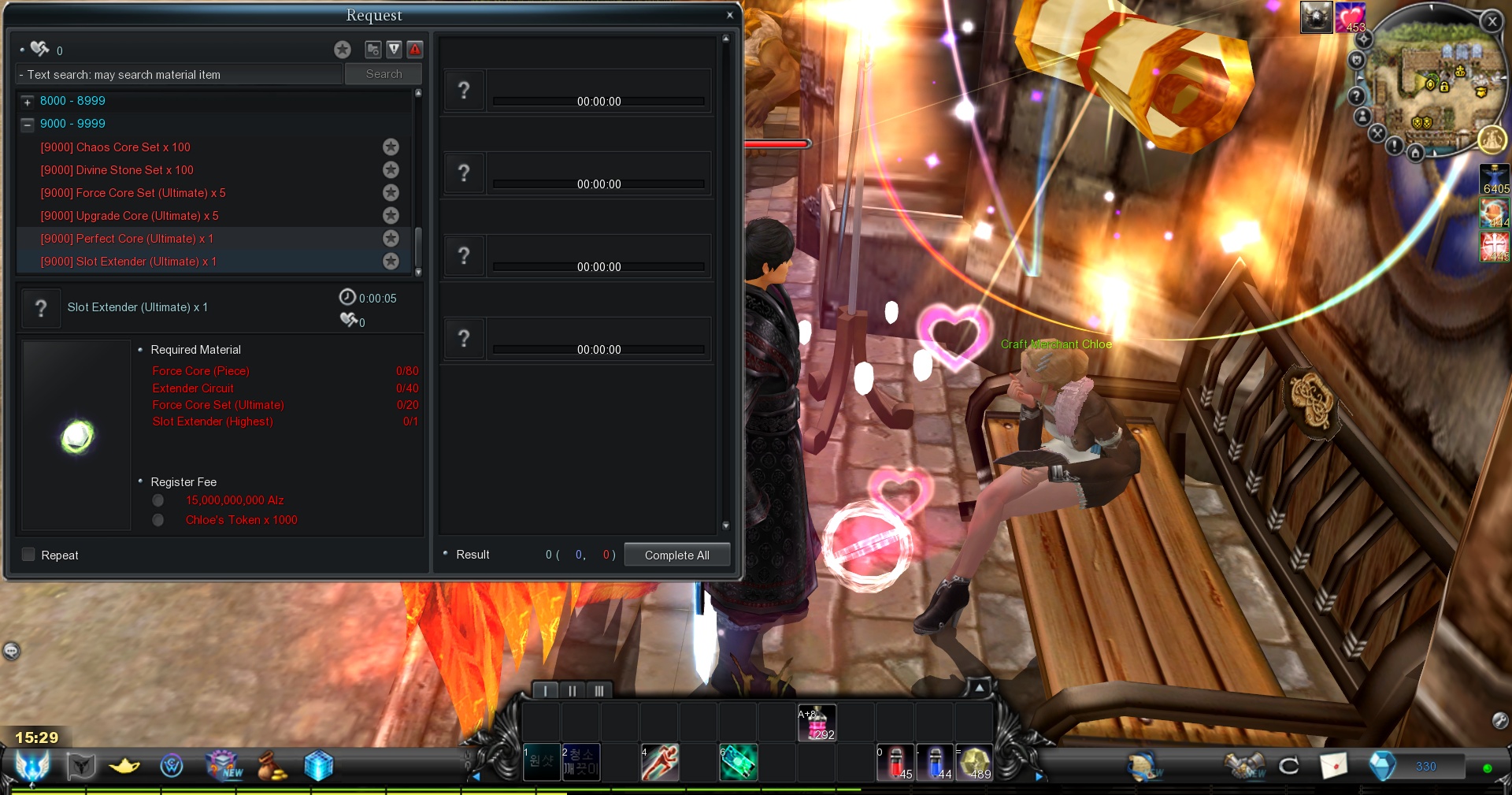Open the blue cube icon in bottom bar
The height and width of the screenshot is (795, 1512).
[319, 765]
